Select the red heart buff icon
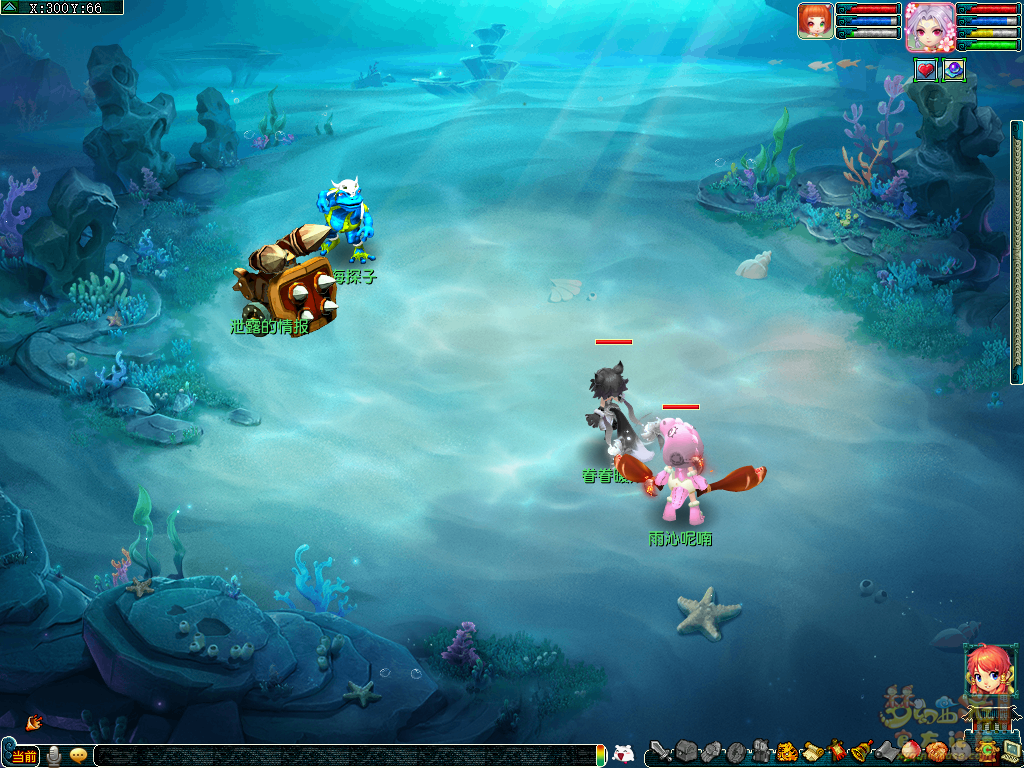 coord(926,70)
